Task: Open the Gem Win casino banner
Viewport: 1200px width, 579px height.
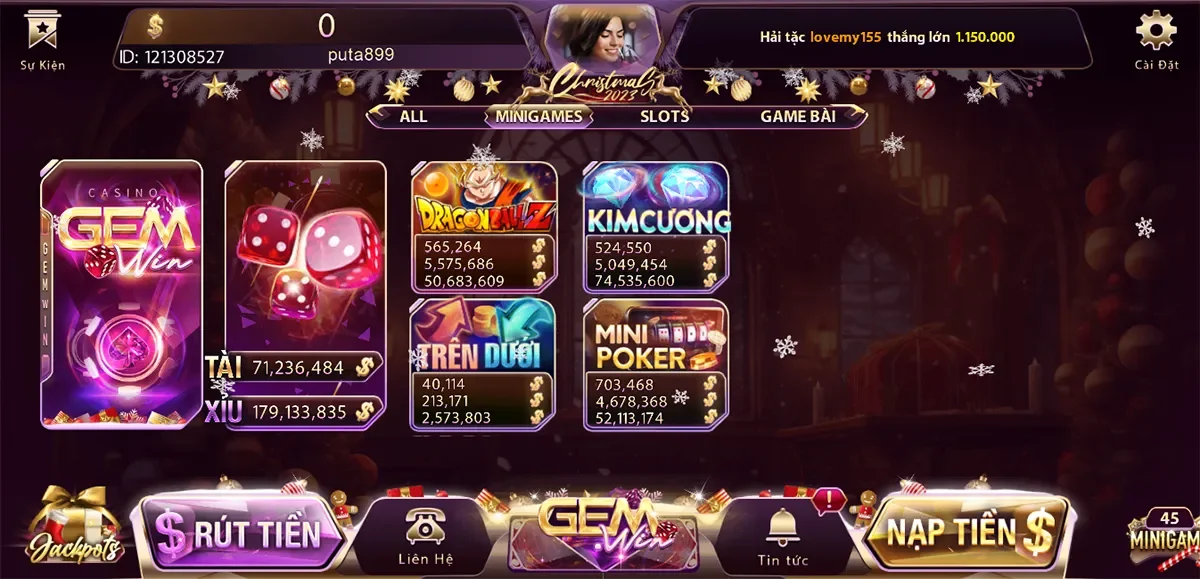Action: click(121, 294)
